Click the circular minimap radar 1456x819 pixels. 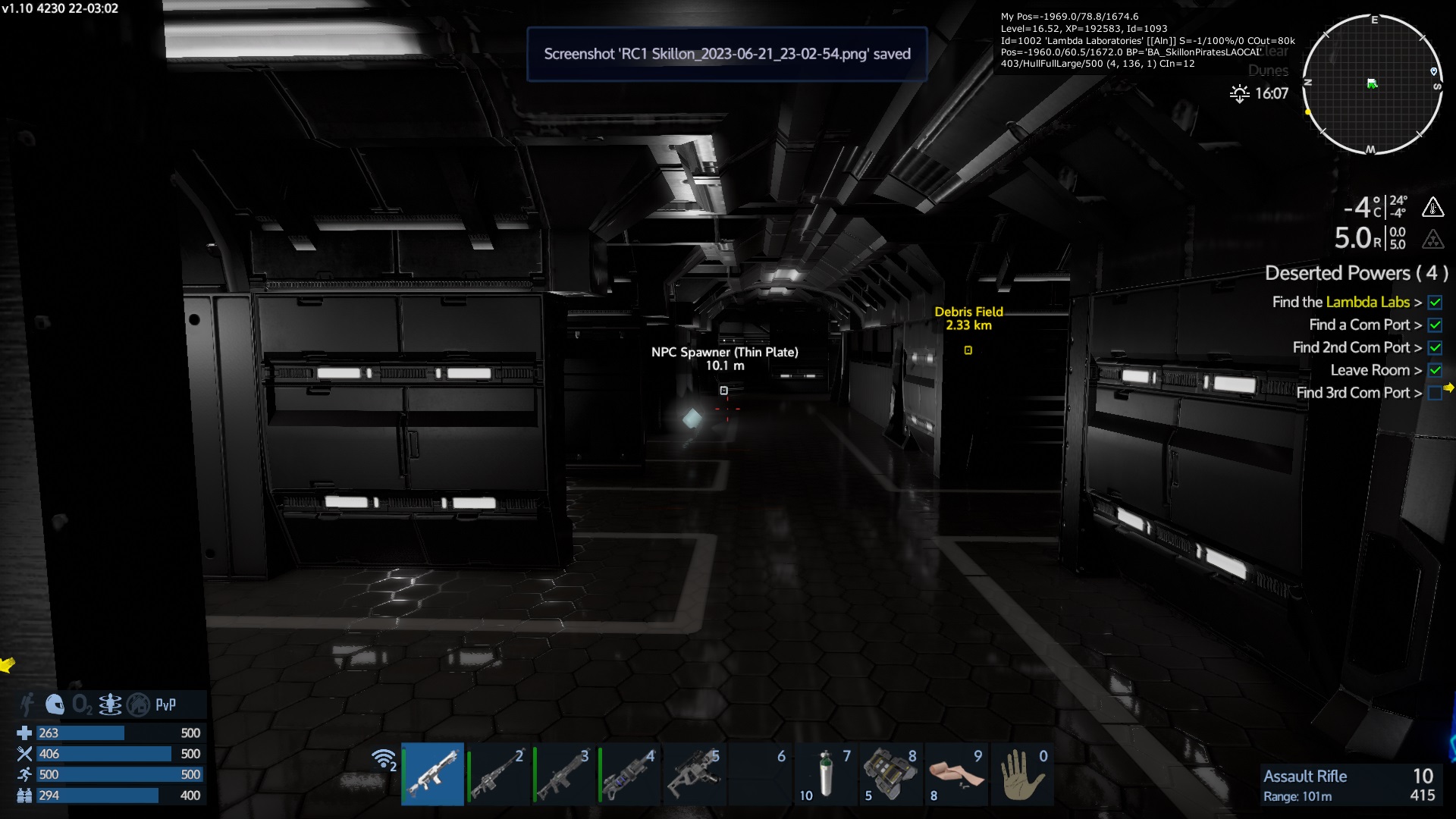point(1372,84)
